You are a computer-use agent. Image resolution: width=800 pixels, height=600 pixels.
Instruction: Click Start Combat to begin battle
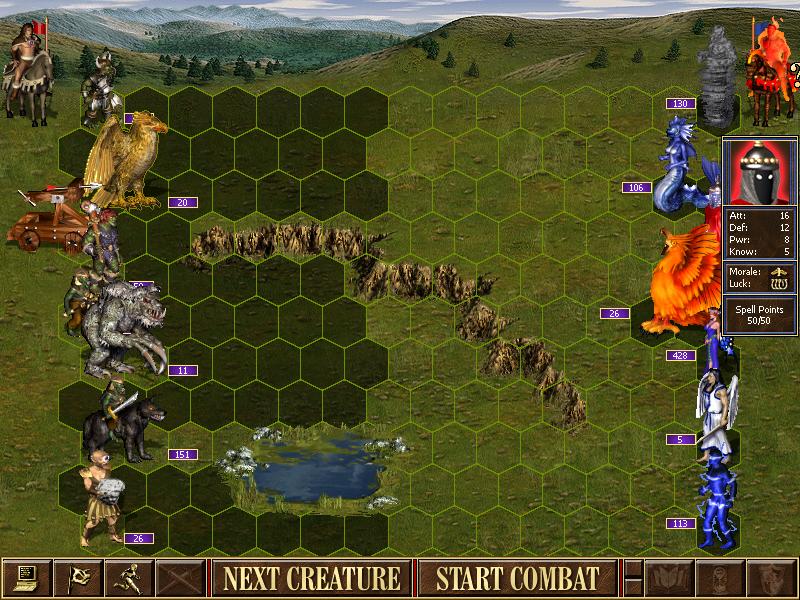[x=517, y=578]
